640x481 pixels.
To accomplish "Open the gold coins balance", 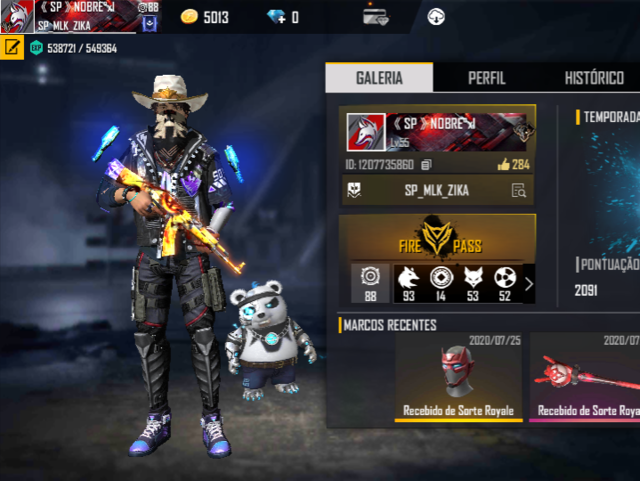I will tap(205, 17).
